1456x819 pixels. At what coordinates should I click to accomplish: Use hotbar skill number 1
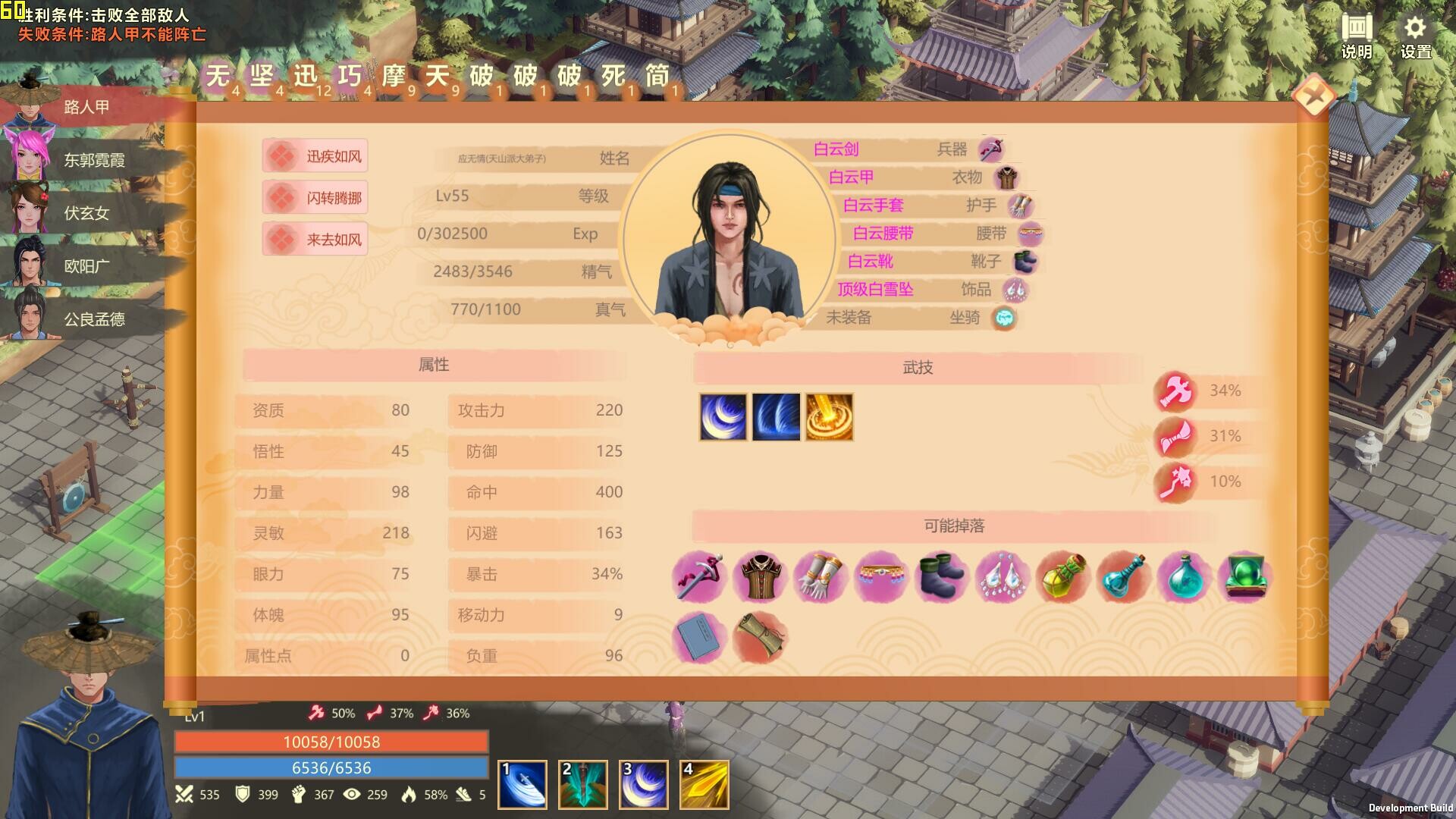tap(522, 785)
